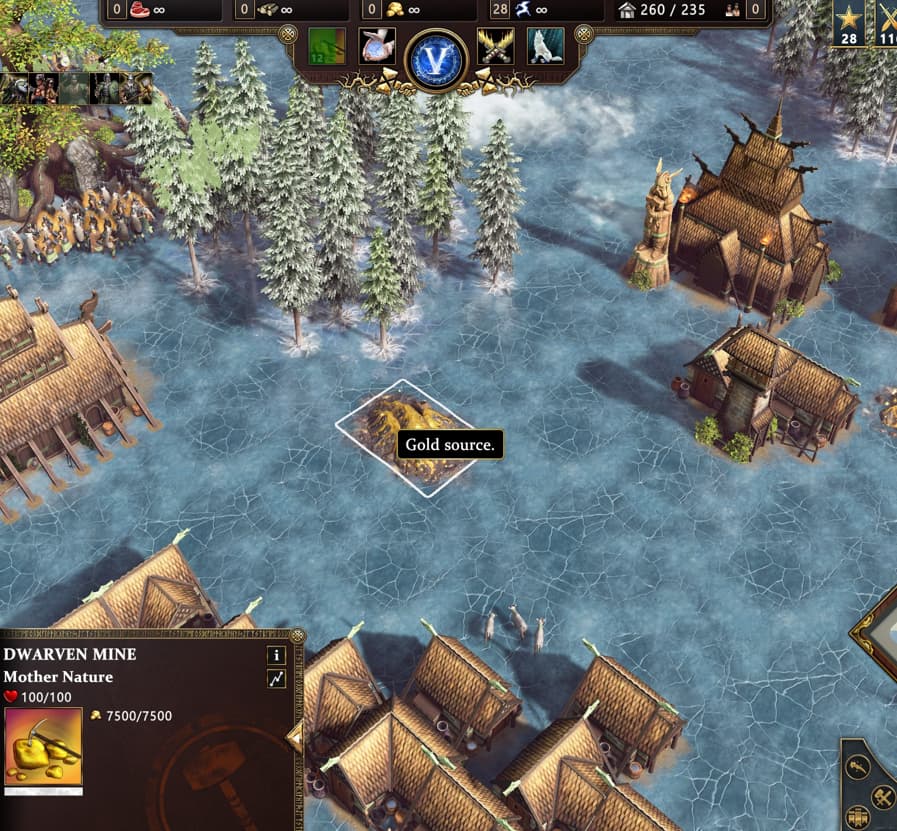Collapse the unit panel with the arrow tab
Image resolution: width=897 pixels, height=831 pixels.
[x=295, y=738]
